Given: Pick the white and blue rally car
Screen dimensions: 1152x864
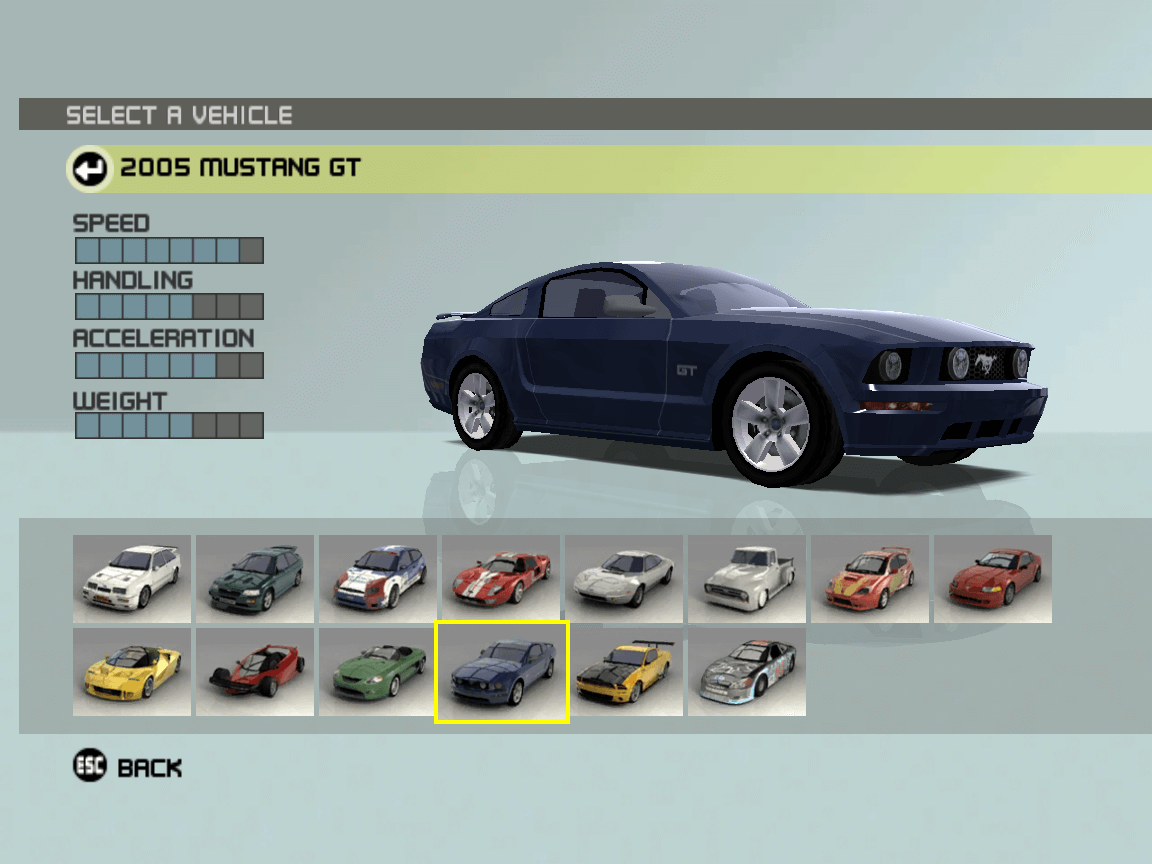Looking at the screenshot, I should coord(378,579).
